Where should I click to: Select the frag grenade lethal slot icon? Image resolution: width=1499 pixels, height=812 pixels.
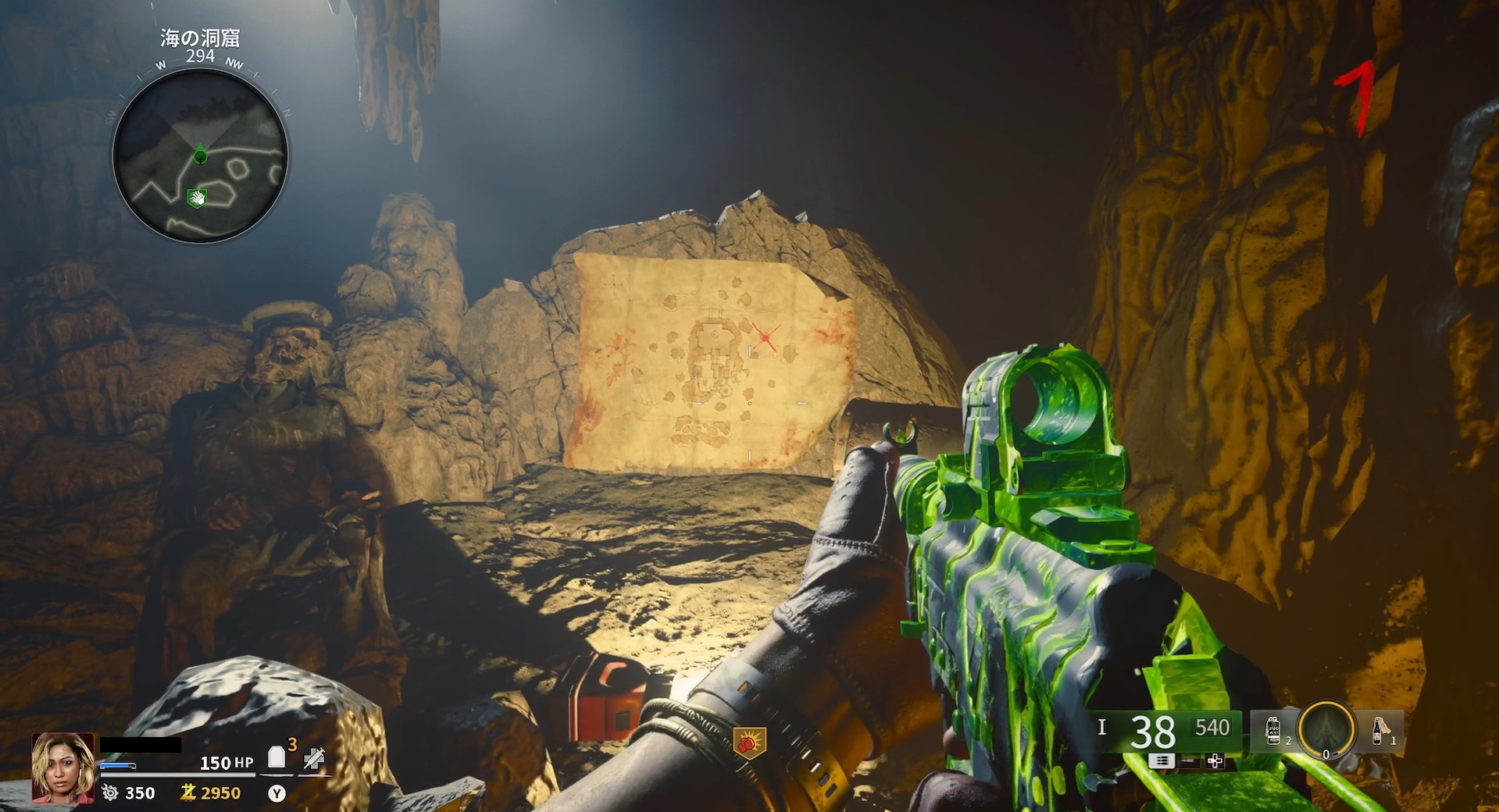point(1273,731)
